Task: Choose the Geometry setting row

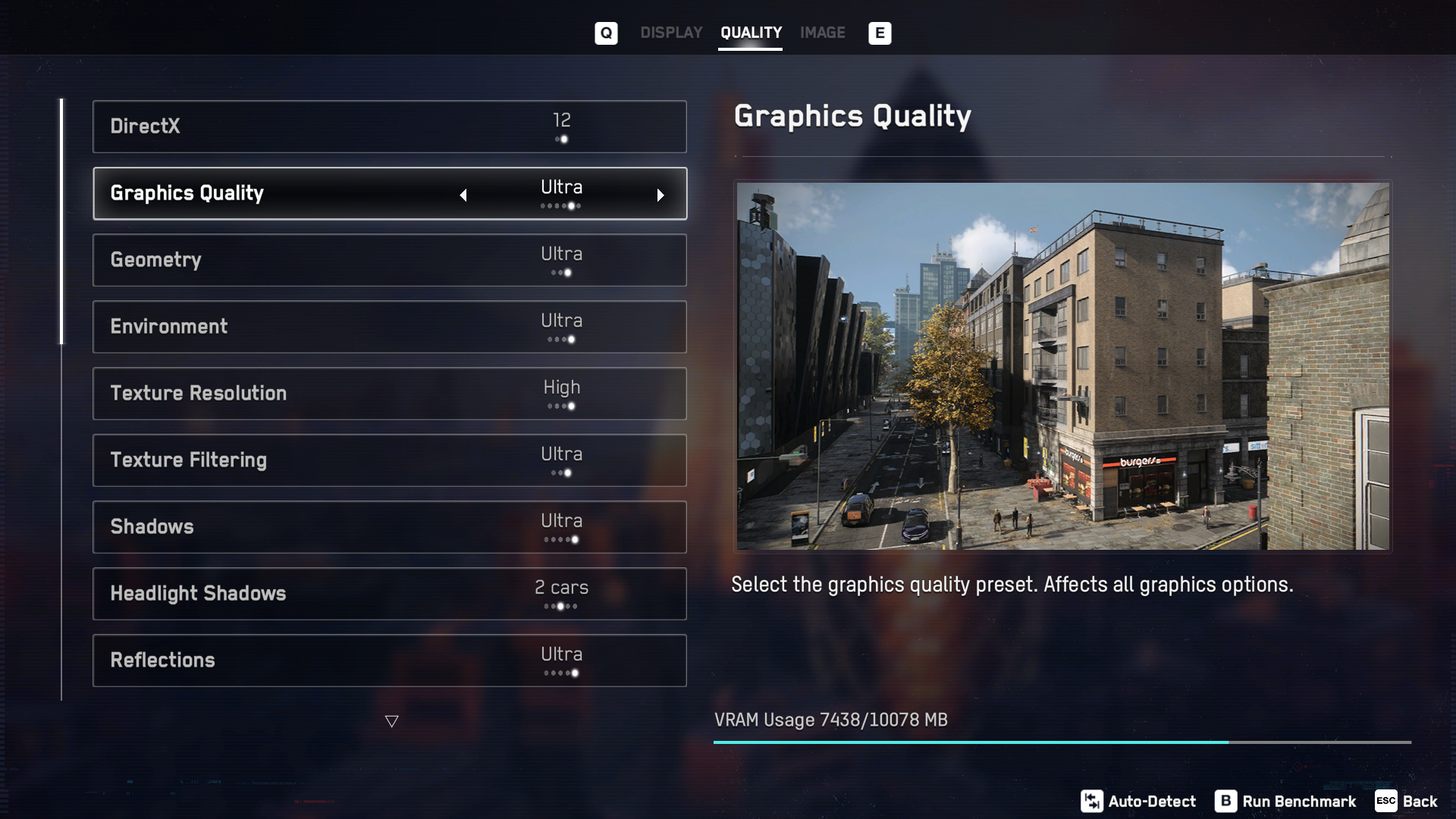Action: click(389, 260)
